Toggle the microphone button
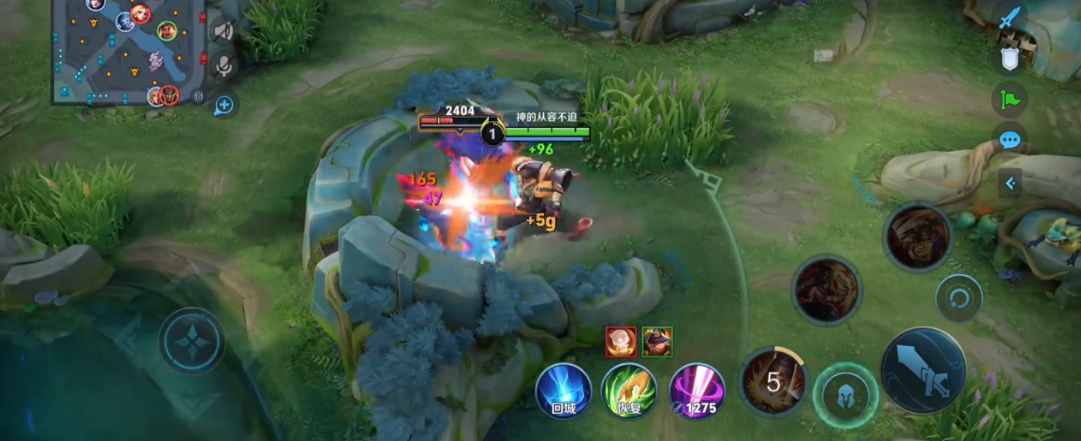Screen dimensions: 1081x441 pyautogui.click(x=224, y=66)
